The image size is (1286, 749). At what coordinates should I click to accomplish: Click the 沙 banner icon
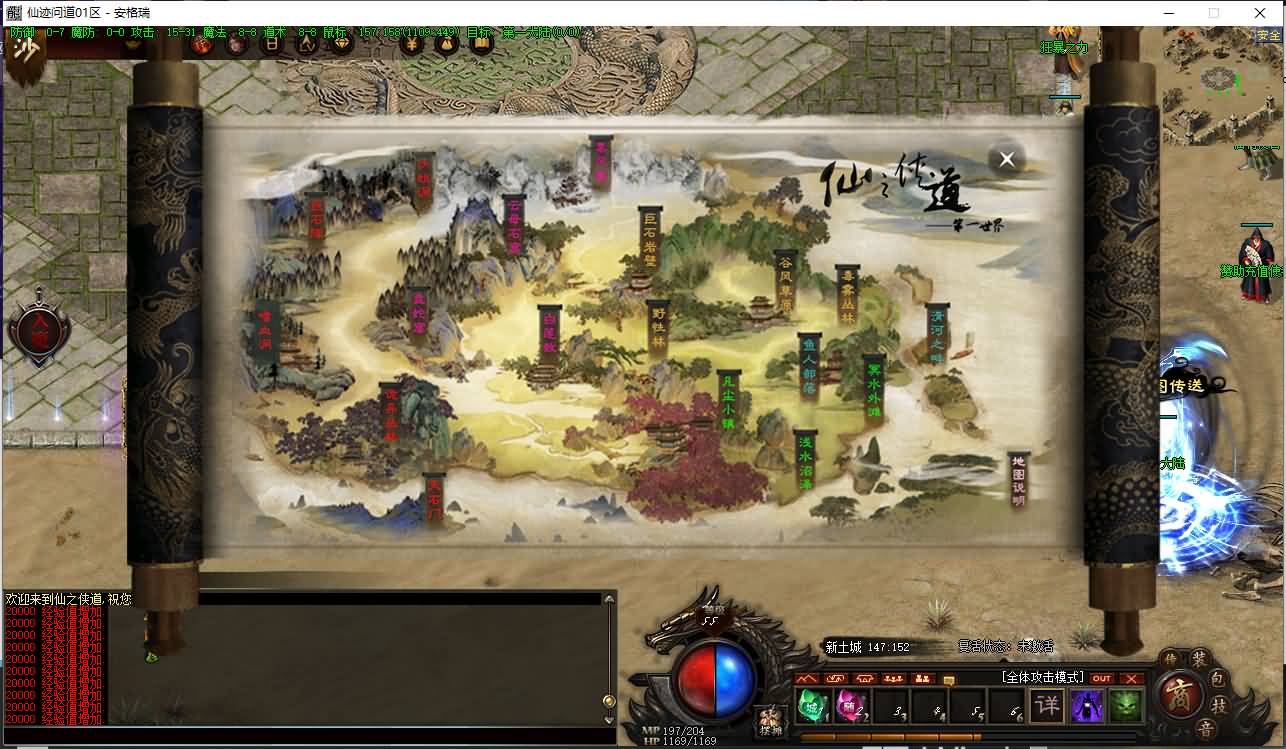point(26,50)
